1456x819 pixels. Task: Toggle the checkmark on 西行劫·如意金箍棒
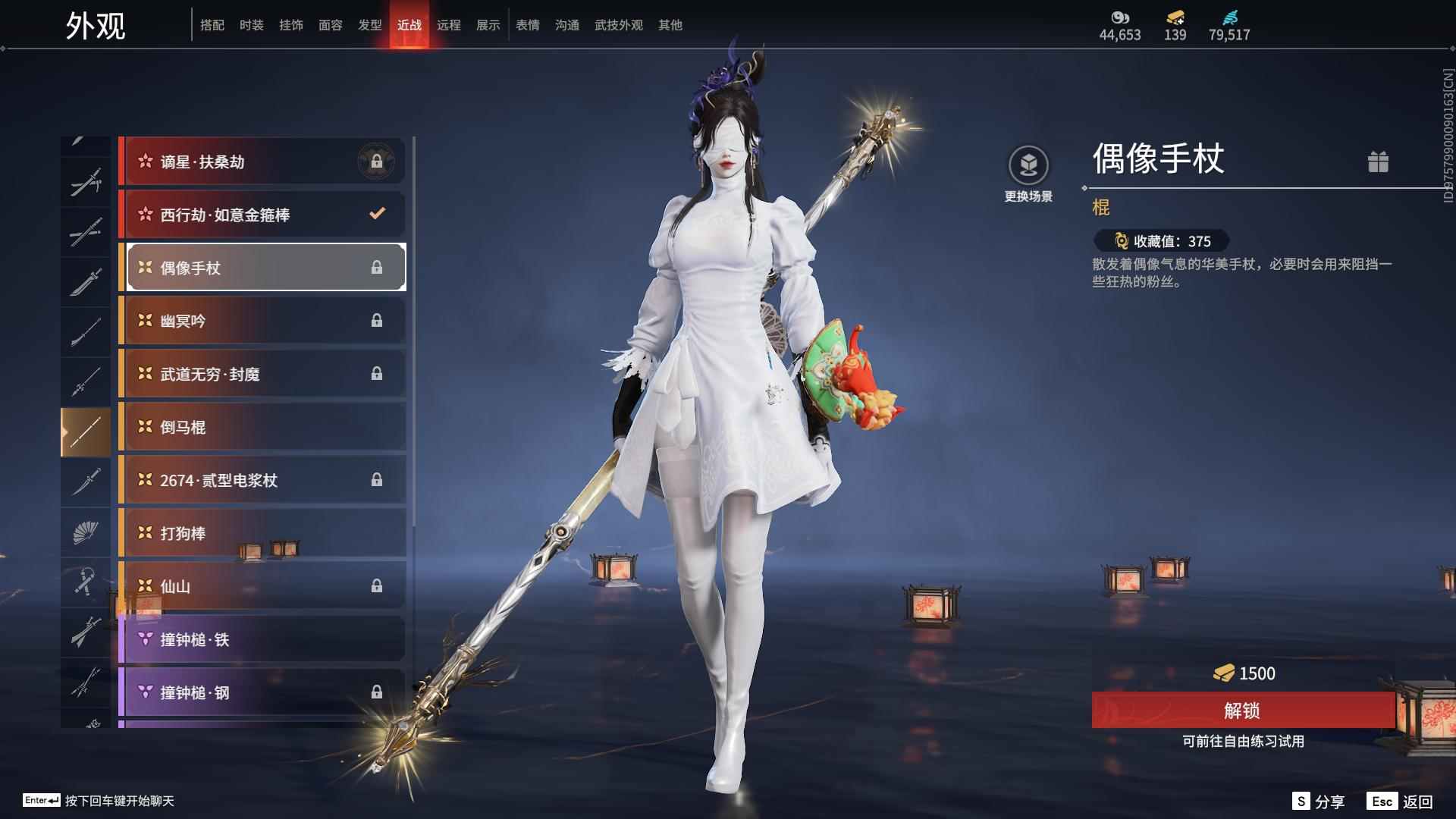click(x=377, y=214)
